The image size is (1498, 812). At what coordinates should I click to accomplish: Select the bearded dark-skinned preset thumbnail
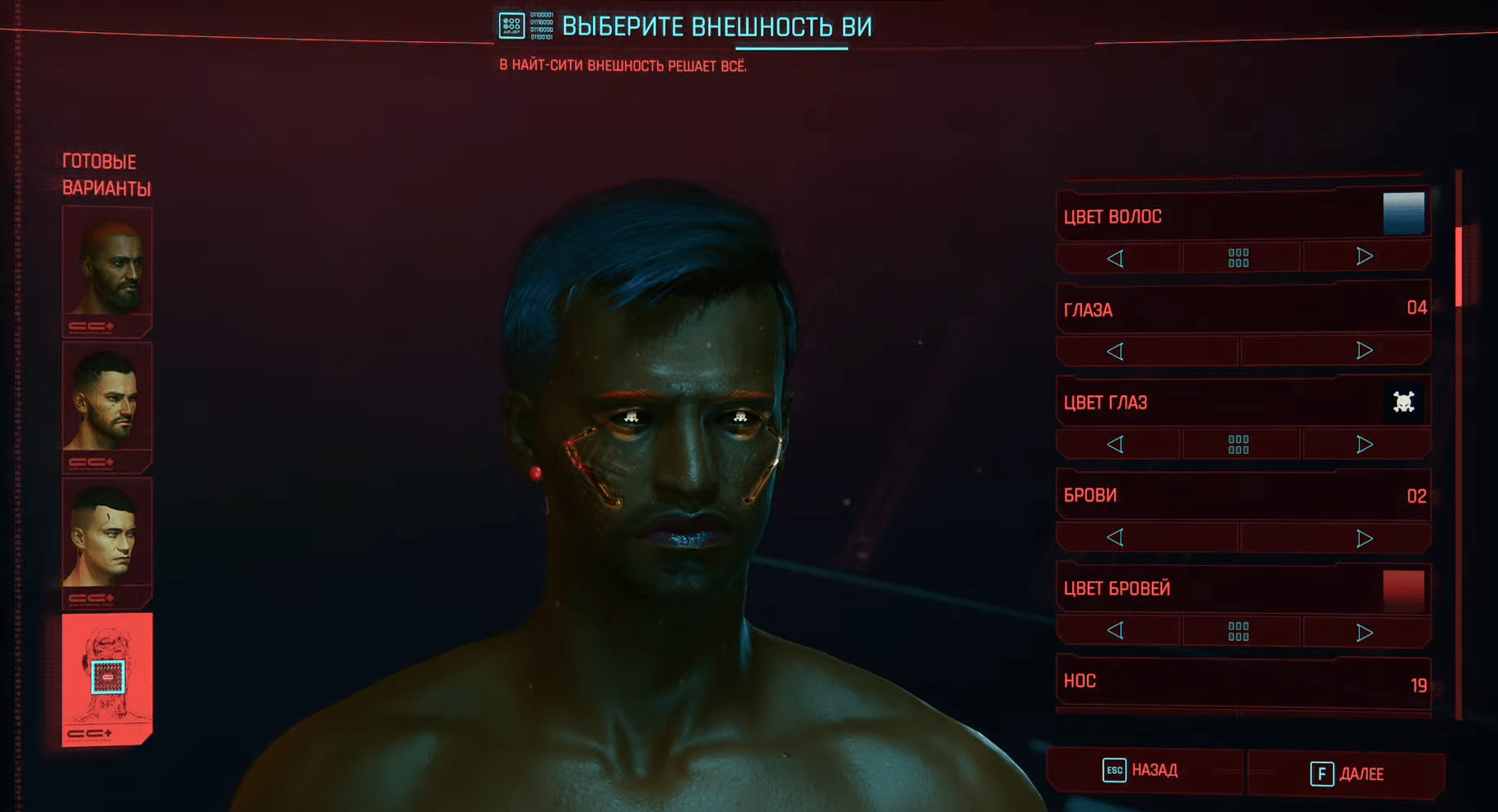tap(107, 265)
